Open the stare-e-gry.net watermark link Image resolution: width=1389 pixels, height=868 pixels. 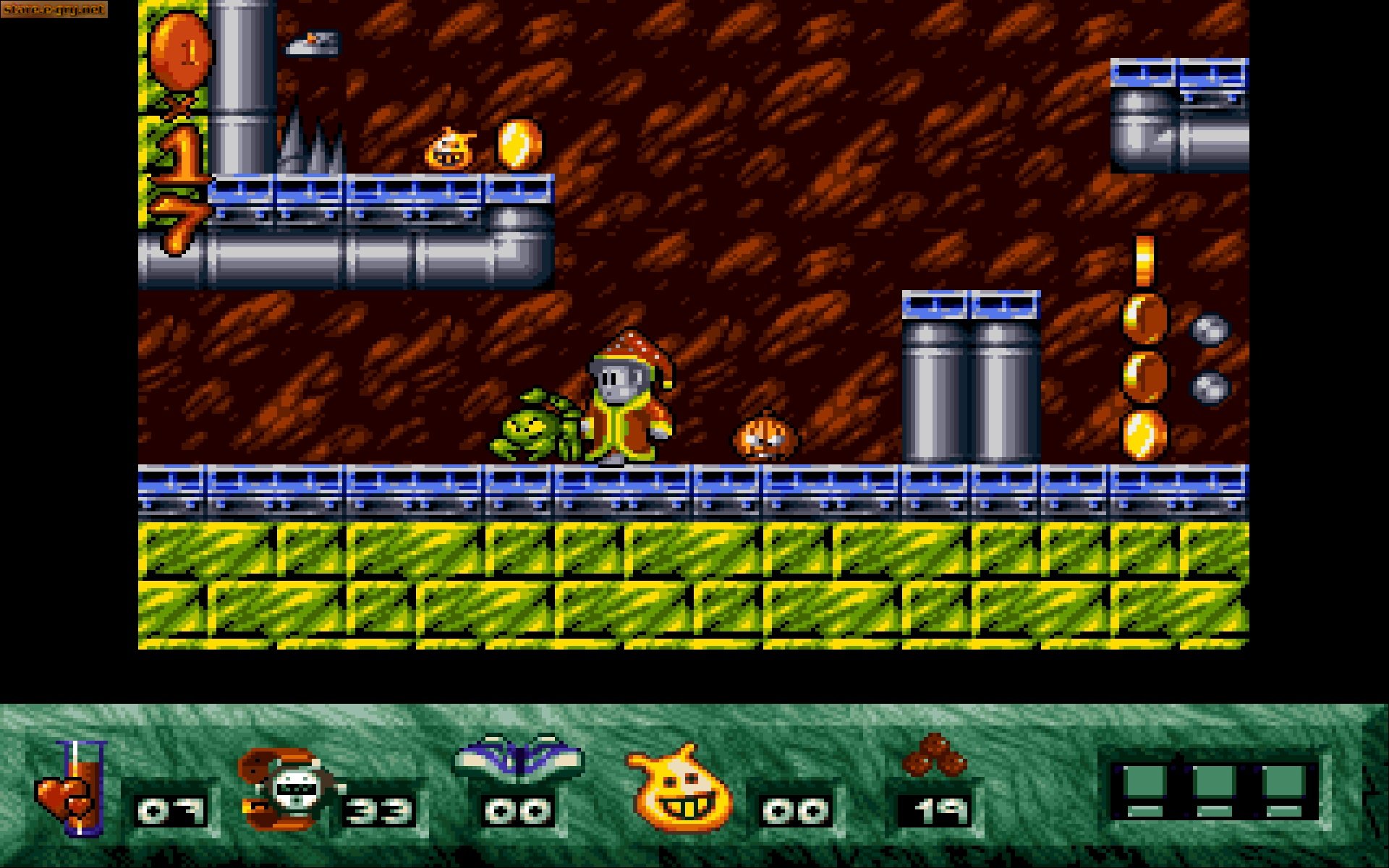click(x=54, y=9)
